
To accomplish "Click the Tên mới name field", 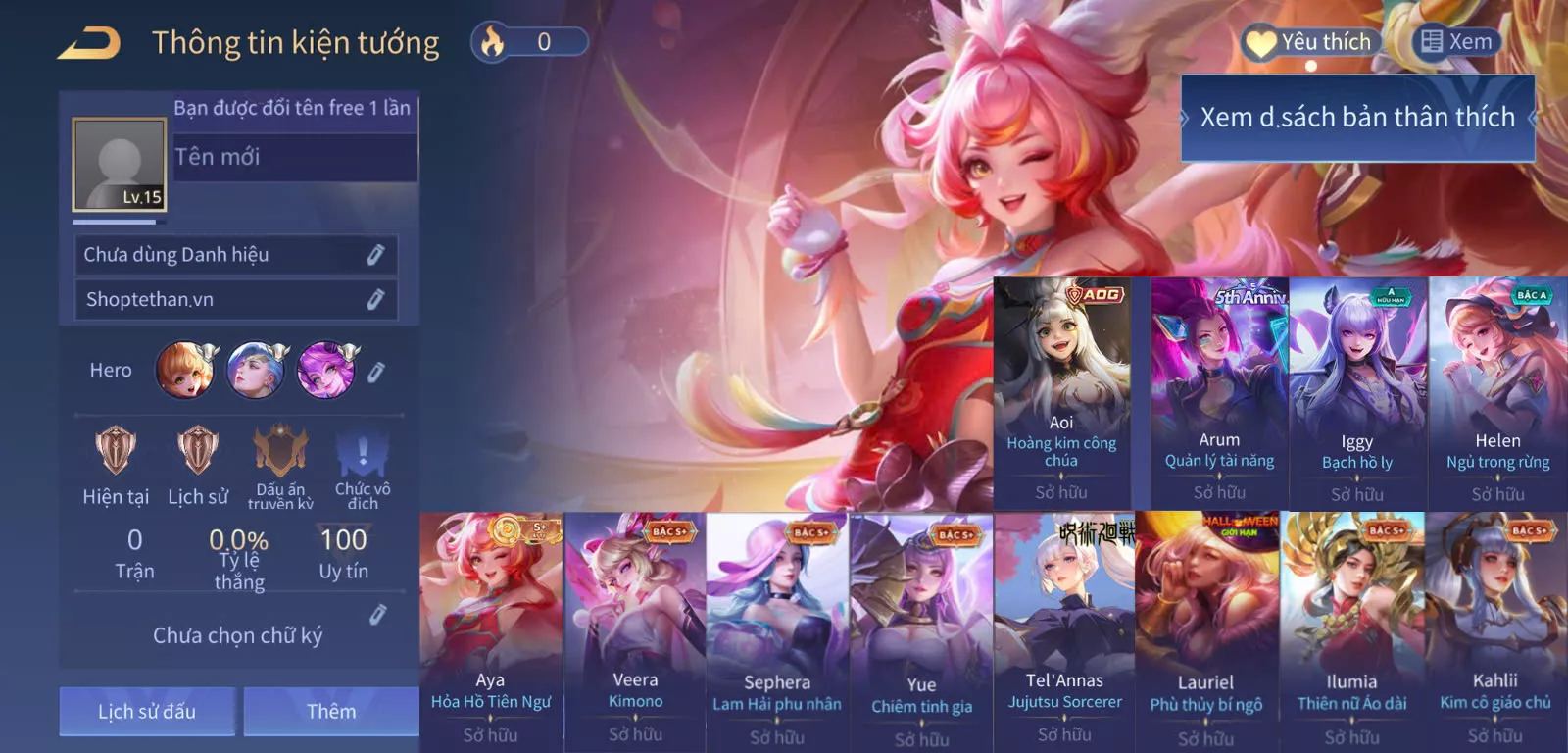I will (294, 157).
